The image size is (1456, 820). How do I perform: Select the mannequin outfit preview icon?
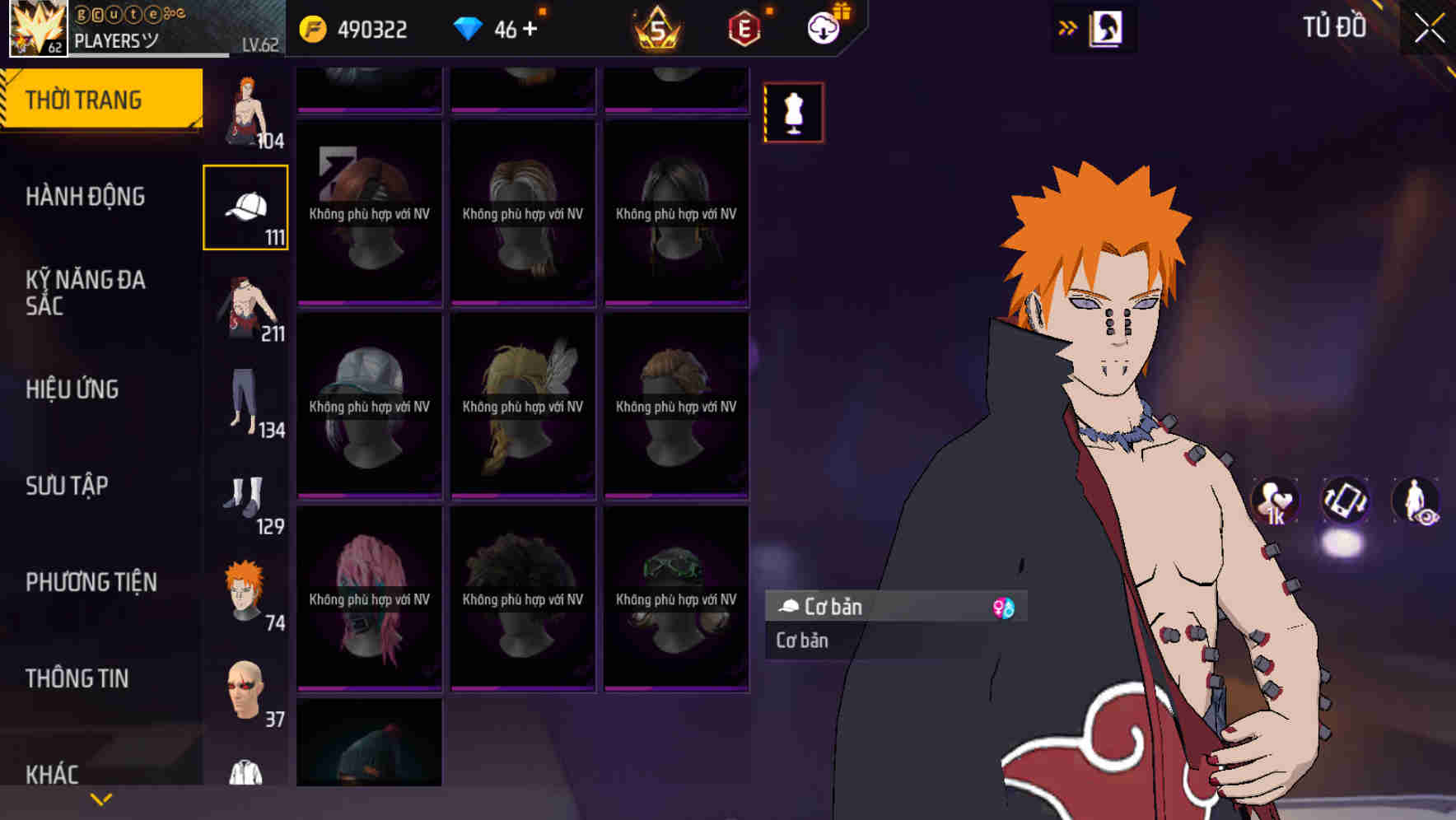(x=793, y=113)
